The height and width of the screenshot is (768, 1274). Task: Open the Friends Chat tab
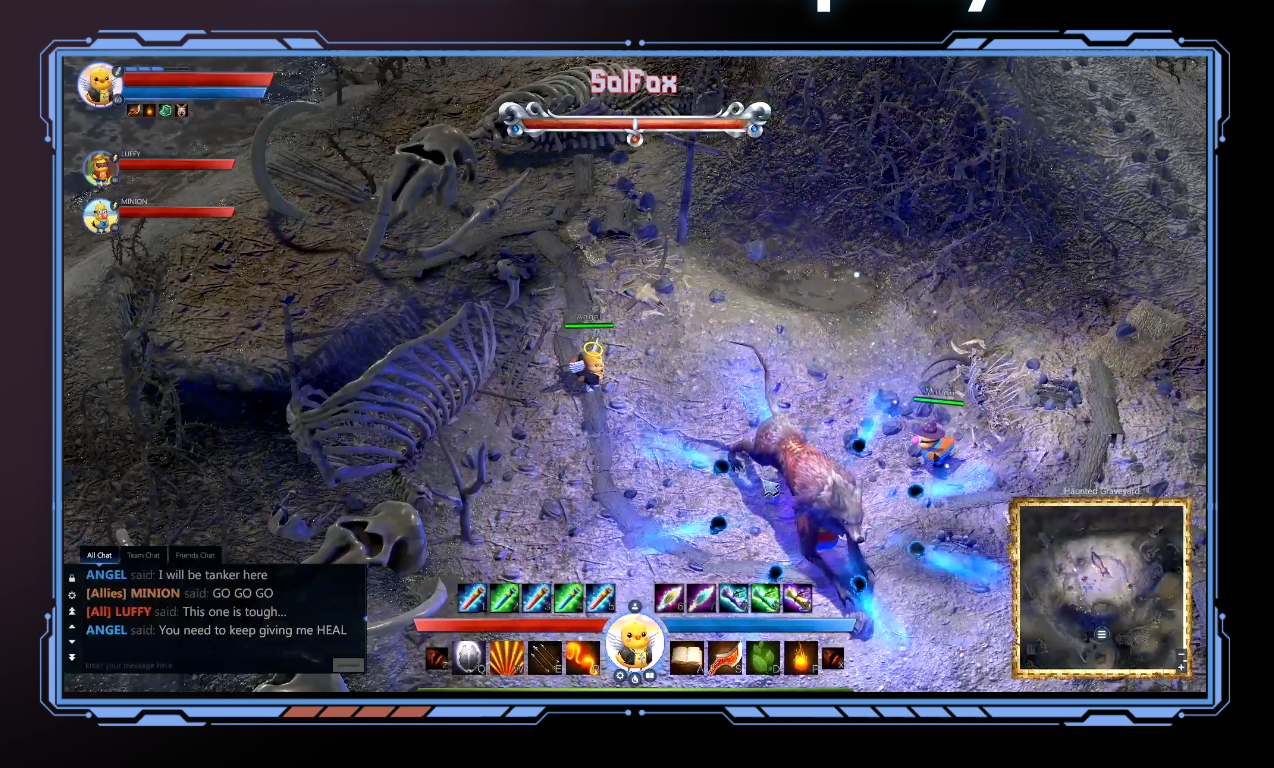tap(194, 555)
